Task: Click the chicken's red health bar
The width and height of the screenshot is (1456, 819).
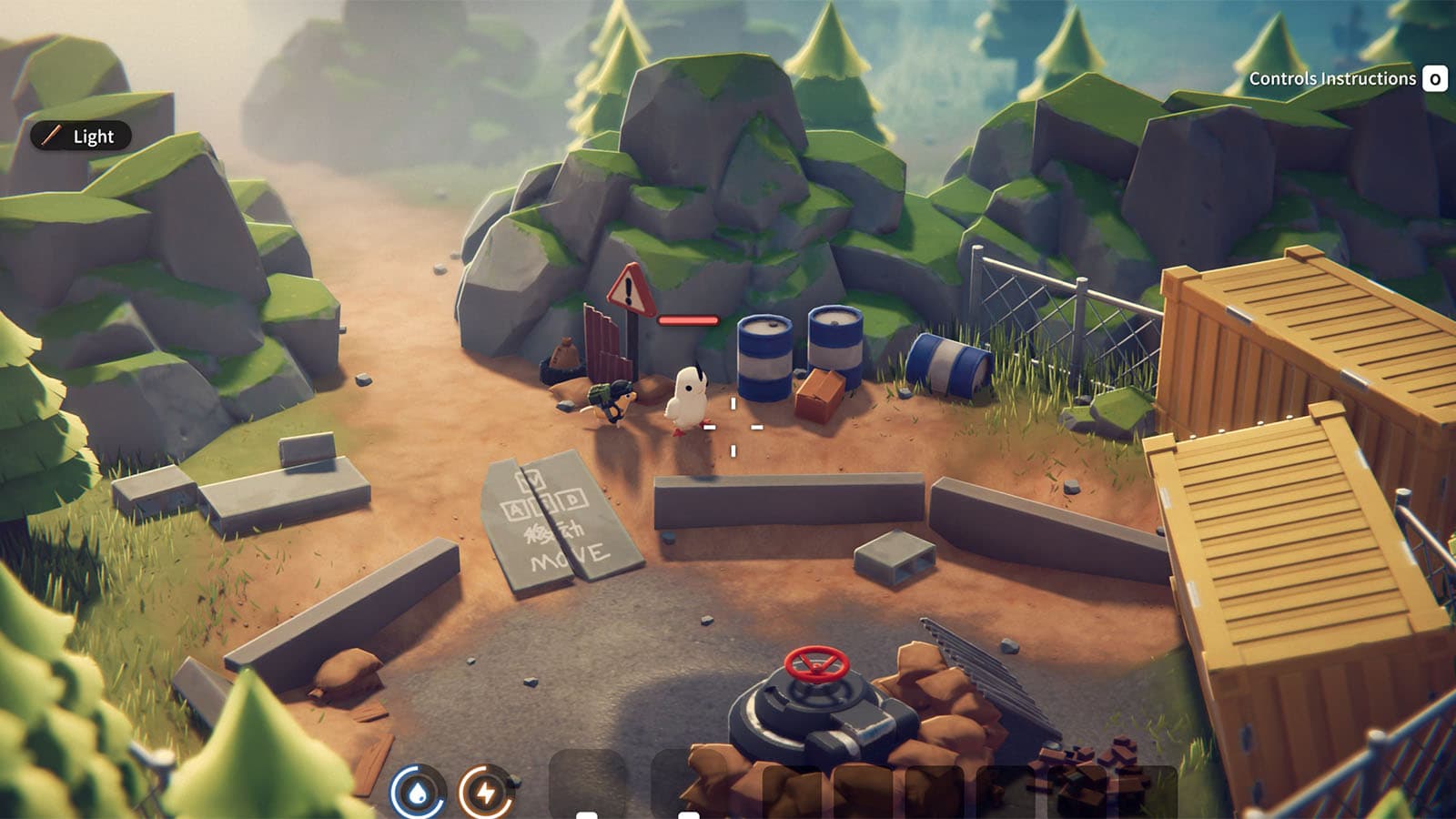Action: click(x=687, y=319)
